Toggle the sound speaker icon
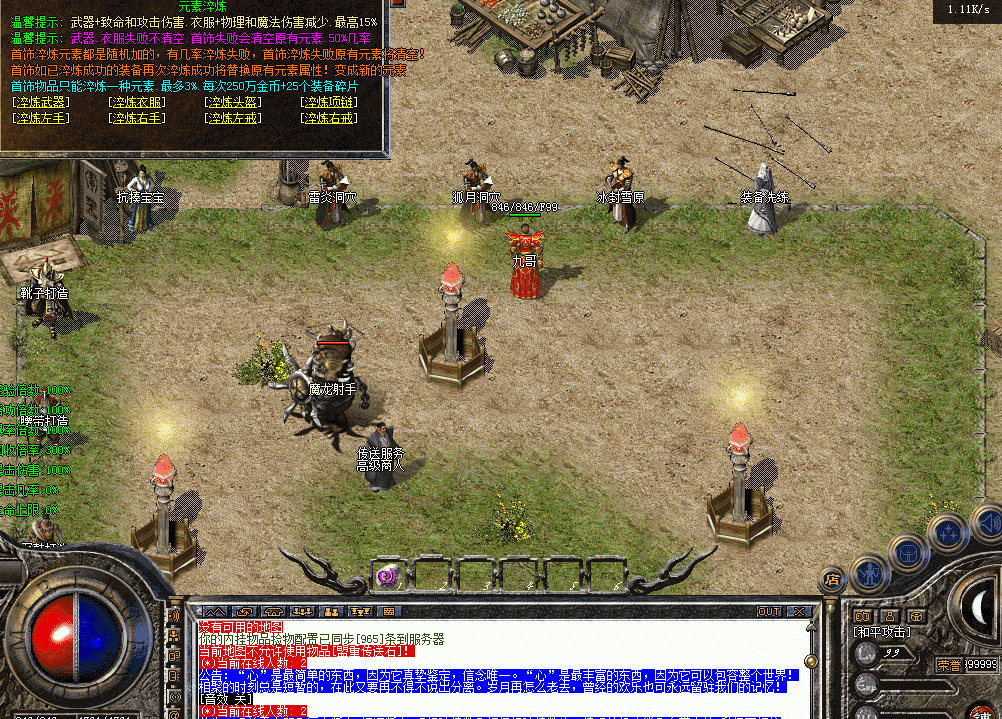 [x=986, y=521]
